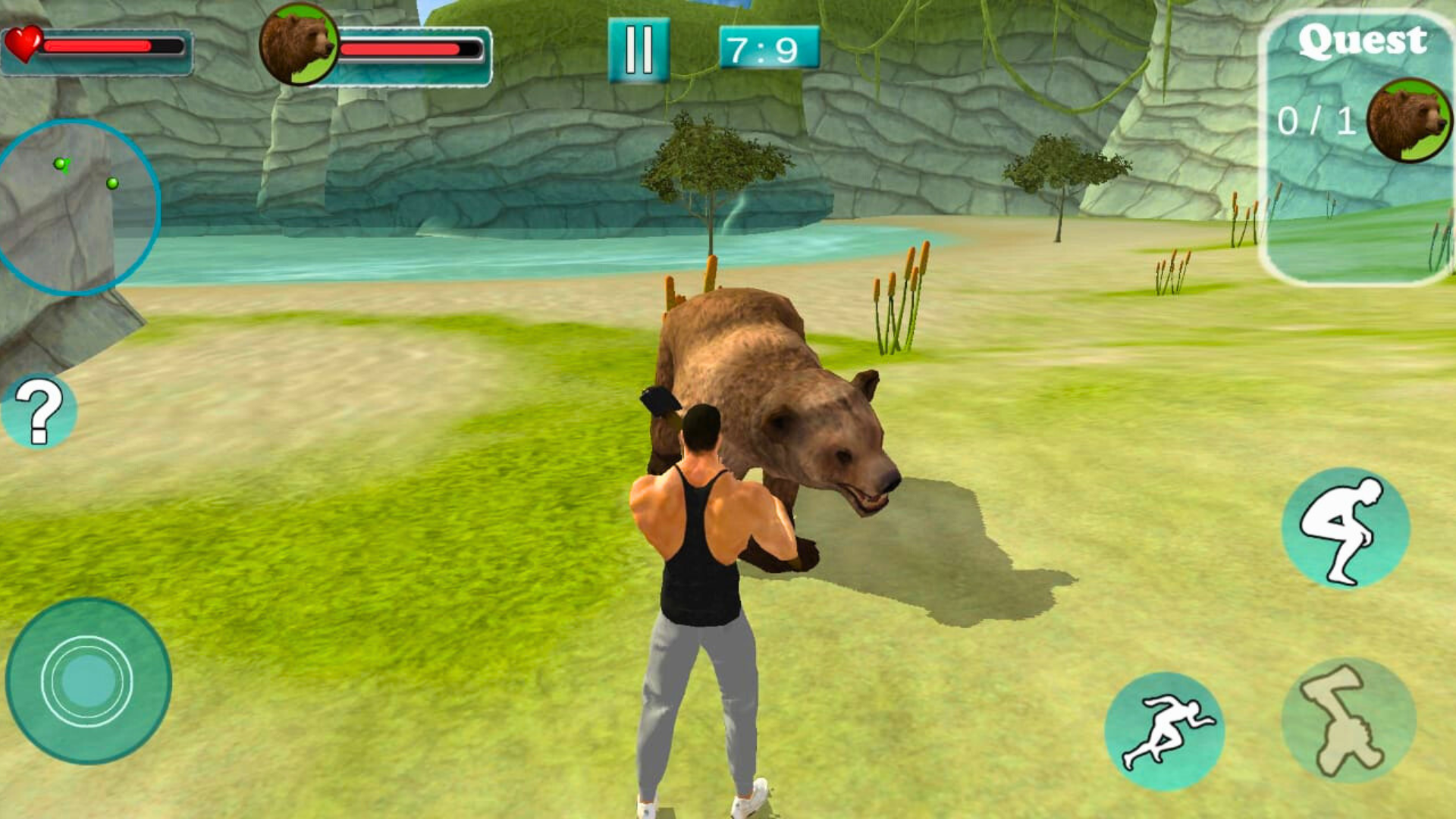This screenshot has width=1456, height=819.
Task: Tap the jump action button
Action: (1345, 528)
